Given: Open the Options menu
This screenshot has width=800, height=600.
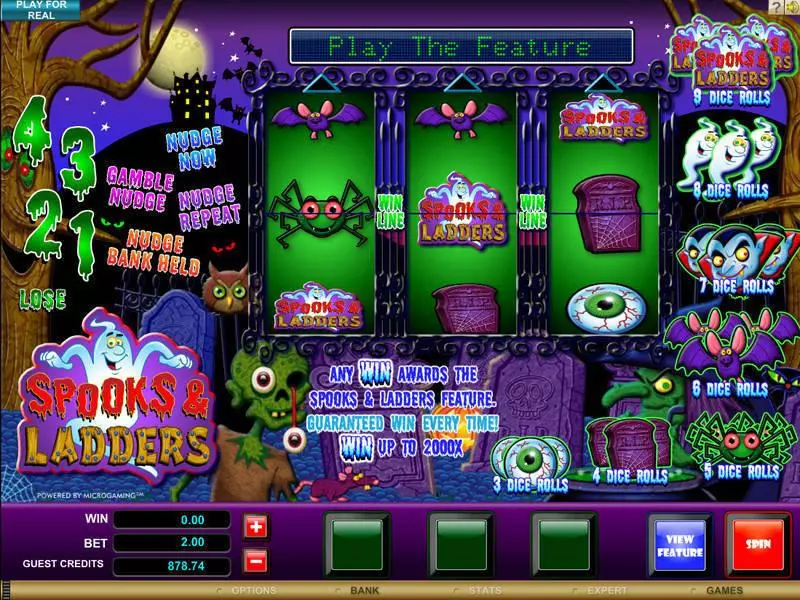Looking at the screenshot, I should point(252,591).
